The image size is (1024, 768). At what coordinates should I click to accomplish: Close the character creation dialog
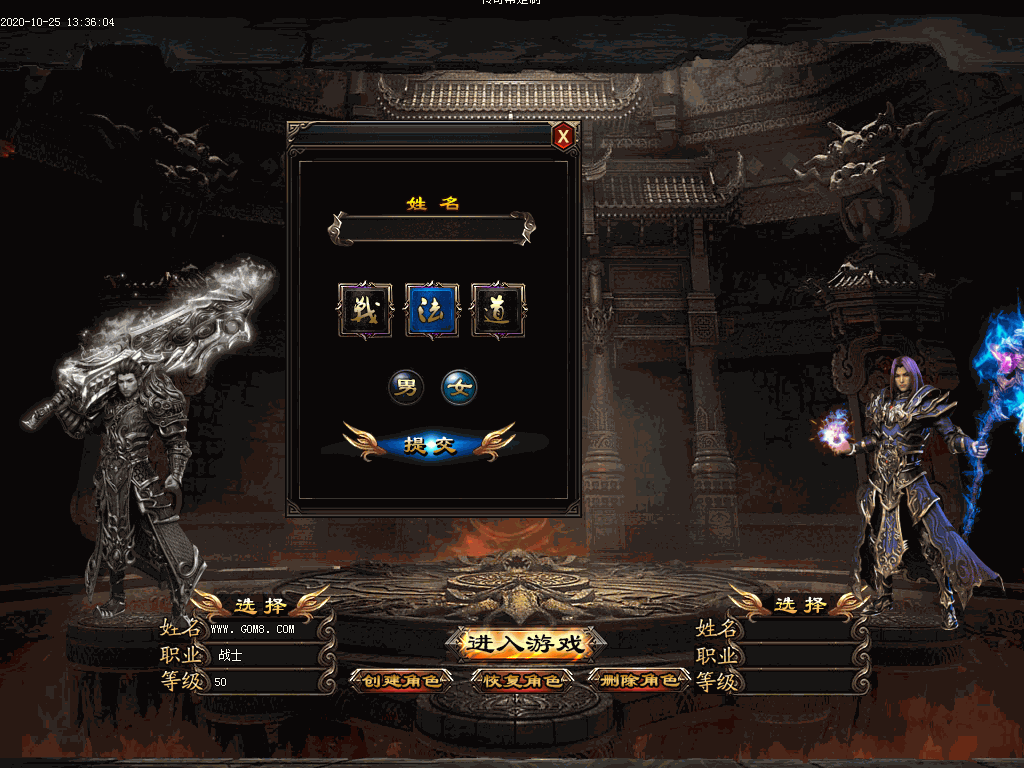pos(564,136)
